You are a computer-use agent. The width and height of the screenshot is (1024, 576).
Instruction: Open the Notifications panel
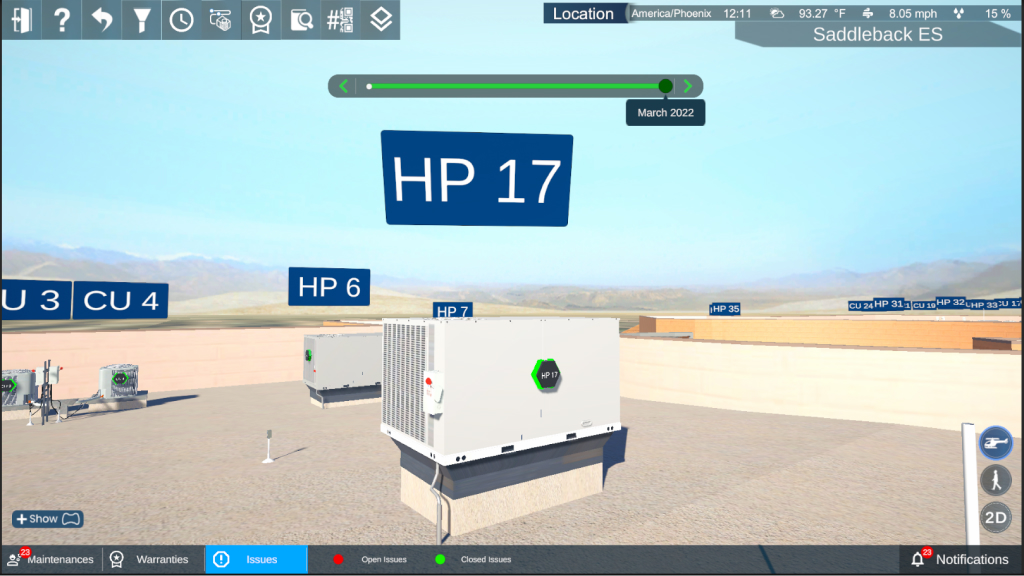point(960,559)
